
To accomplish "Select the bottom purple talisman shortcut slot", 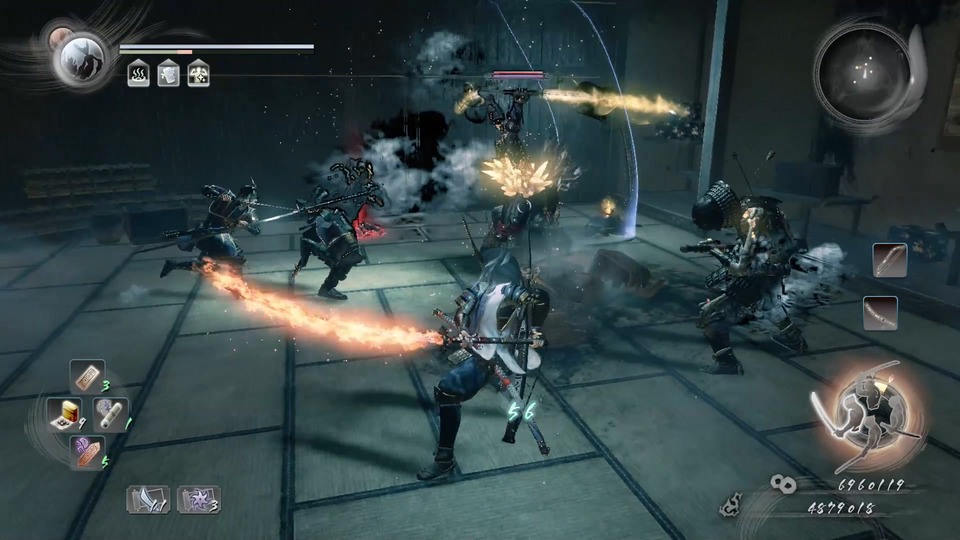I will click(x=86, y=451).
